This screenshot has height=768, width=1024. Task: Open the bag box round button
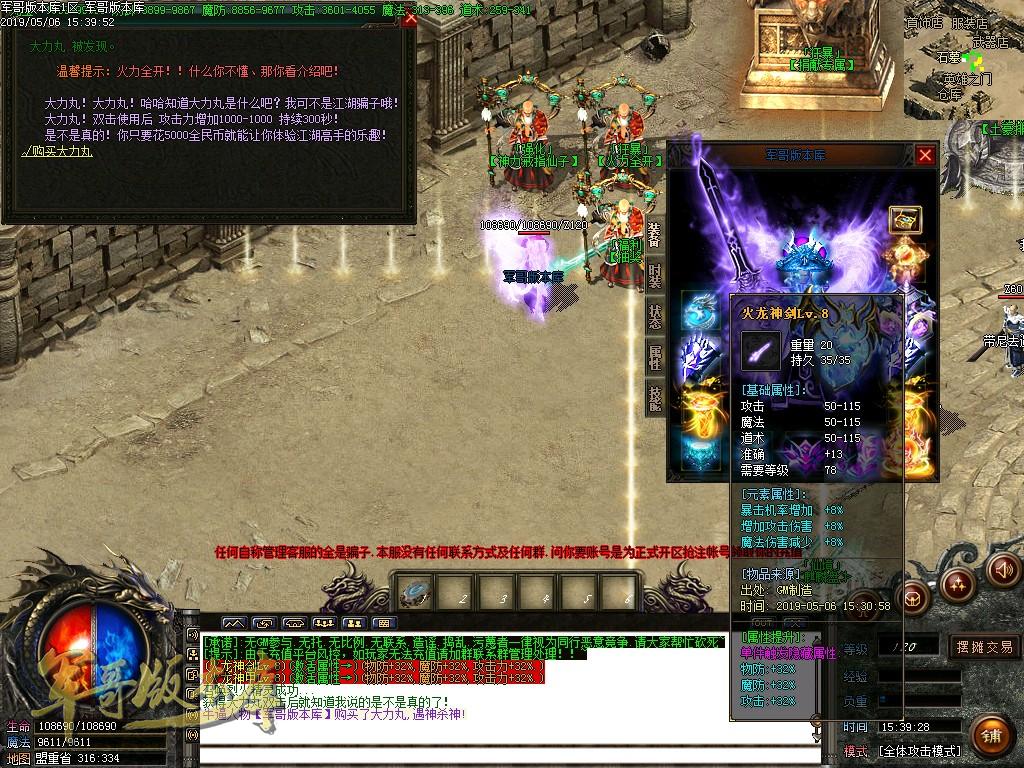pyautogui.click(x=913, y=599)
